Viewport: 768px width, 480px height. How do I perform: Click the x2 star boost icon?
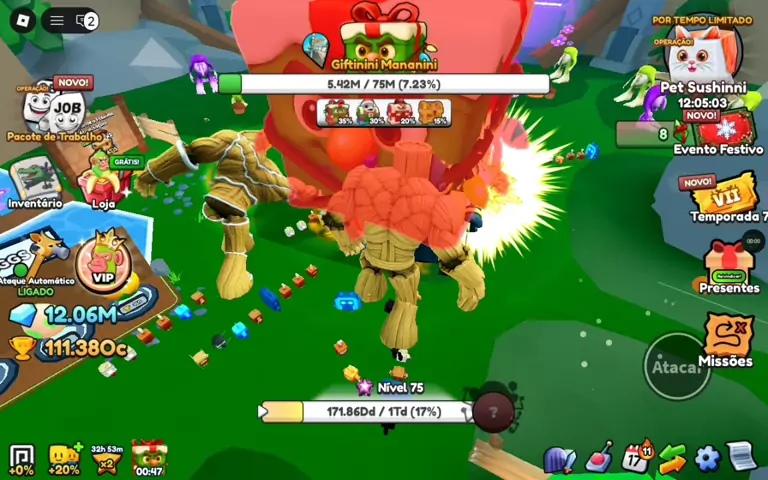tap(106, 459)
